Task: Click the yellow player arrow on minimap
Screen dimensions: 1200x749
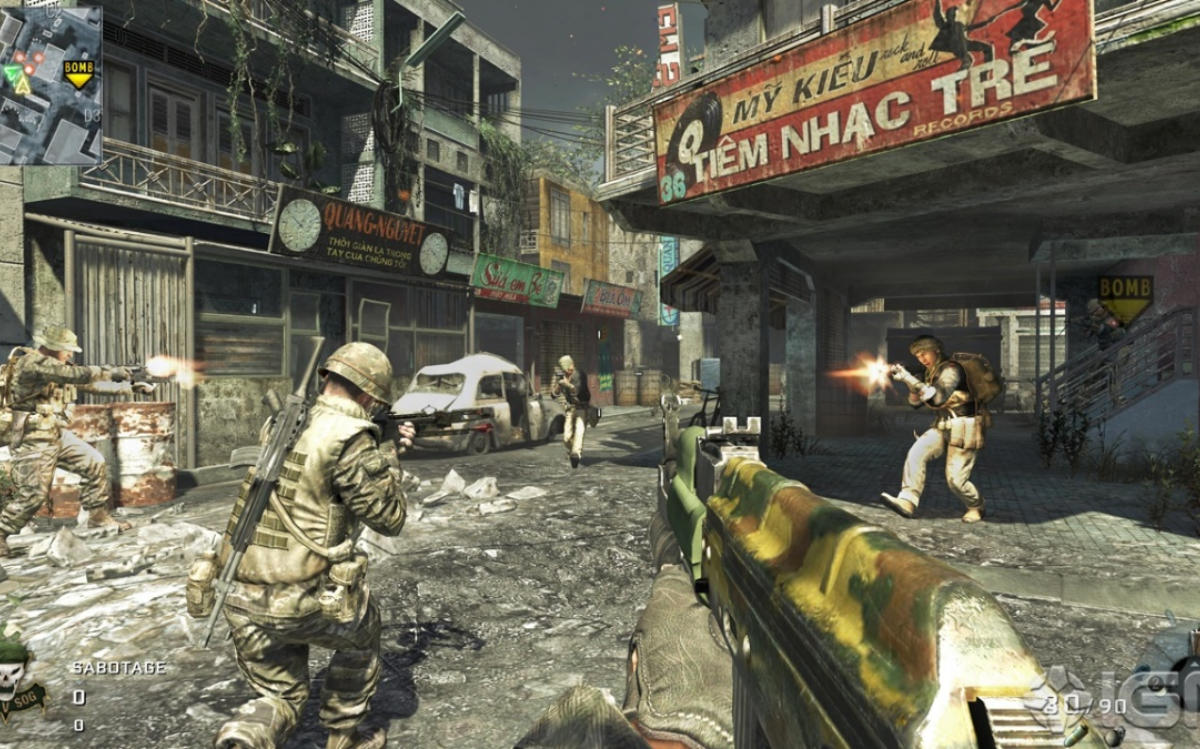Action: click(23, 86)
